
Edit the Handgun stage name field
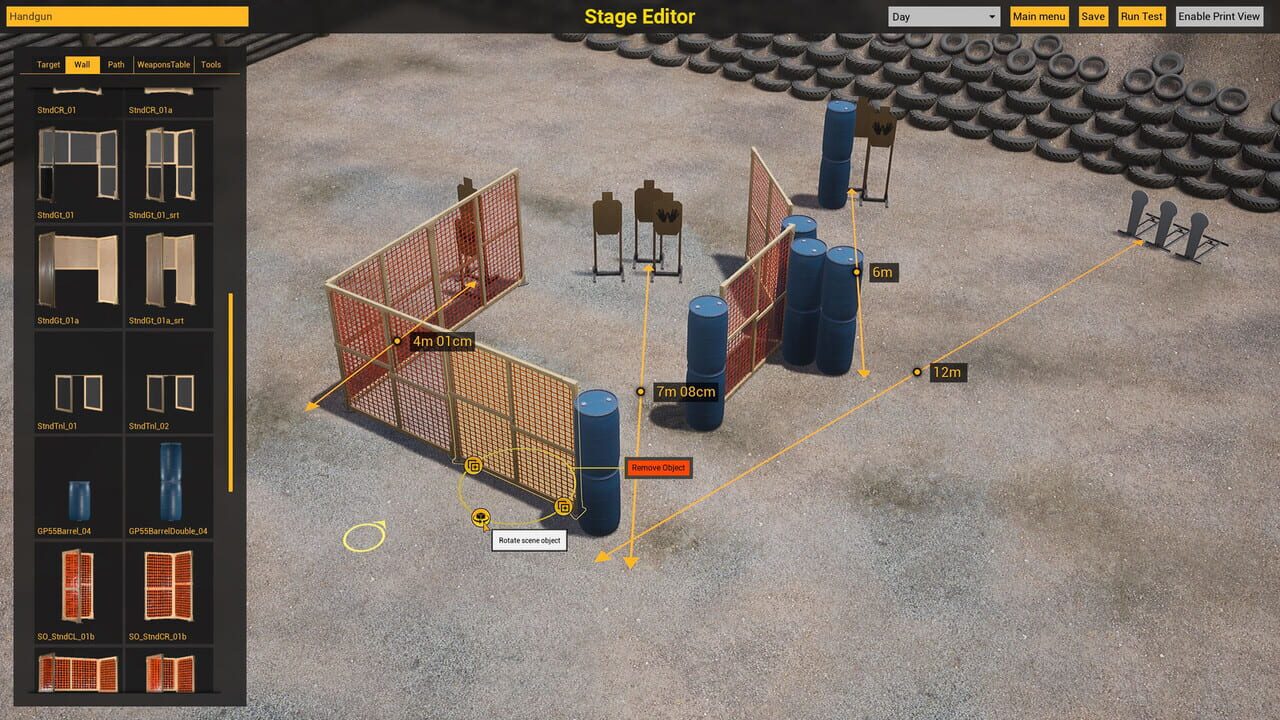125,16
